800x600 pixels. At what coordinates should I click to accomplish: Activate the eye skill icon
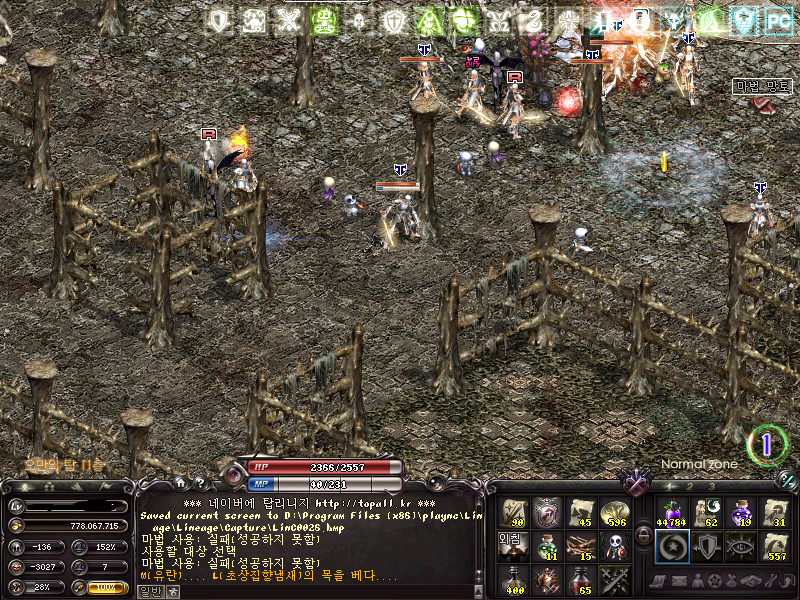click(738, 546)
